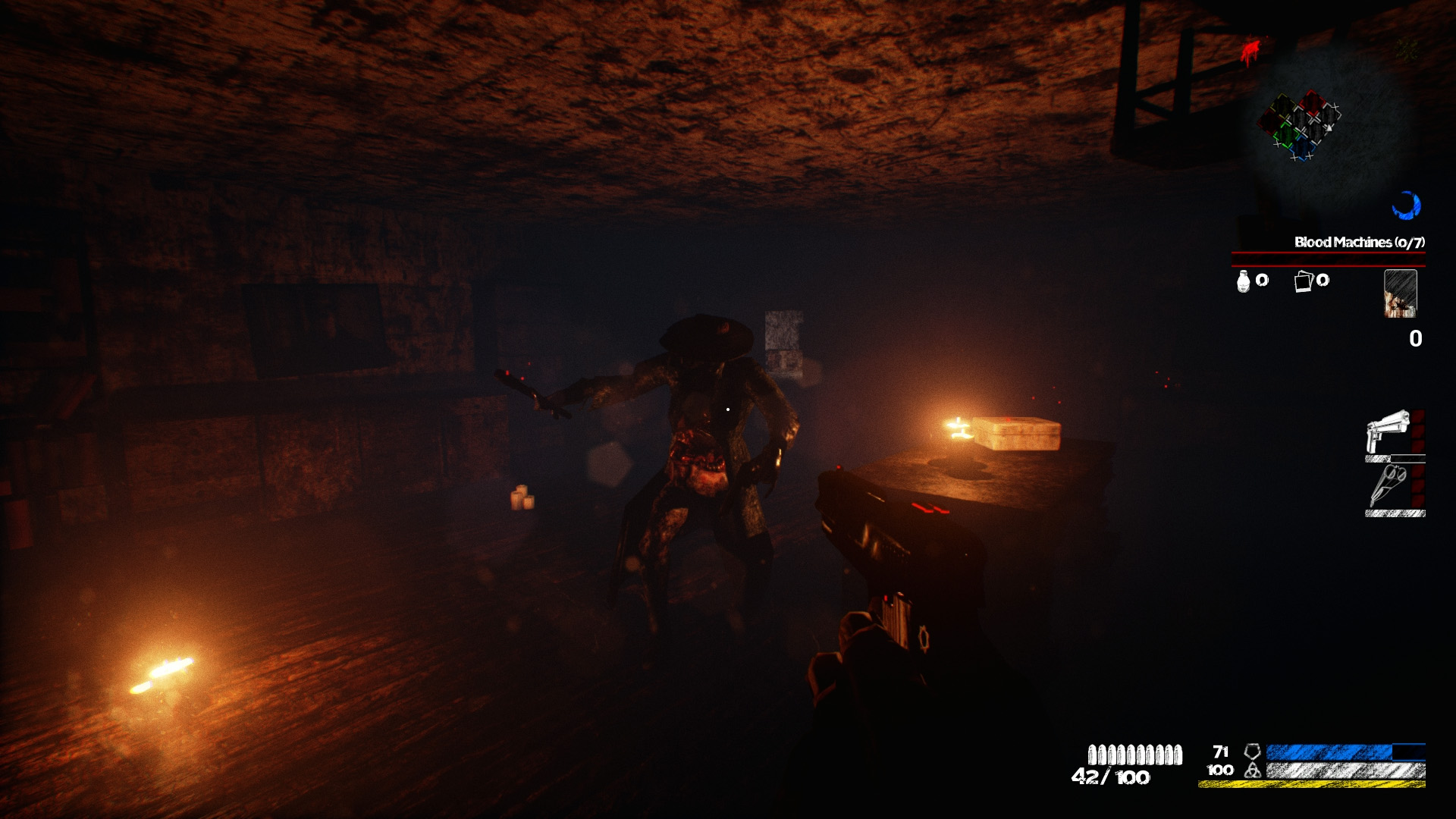Click the bullet icons above the ammo count
The width and height of the screenshot is (1456, 819).
tap(1136, 755)
